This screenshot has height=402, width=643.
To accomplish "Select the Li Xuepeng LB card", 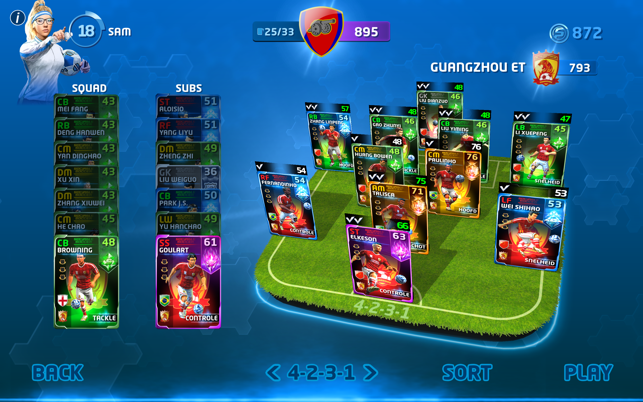I will point(540,150).
